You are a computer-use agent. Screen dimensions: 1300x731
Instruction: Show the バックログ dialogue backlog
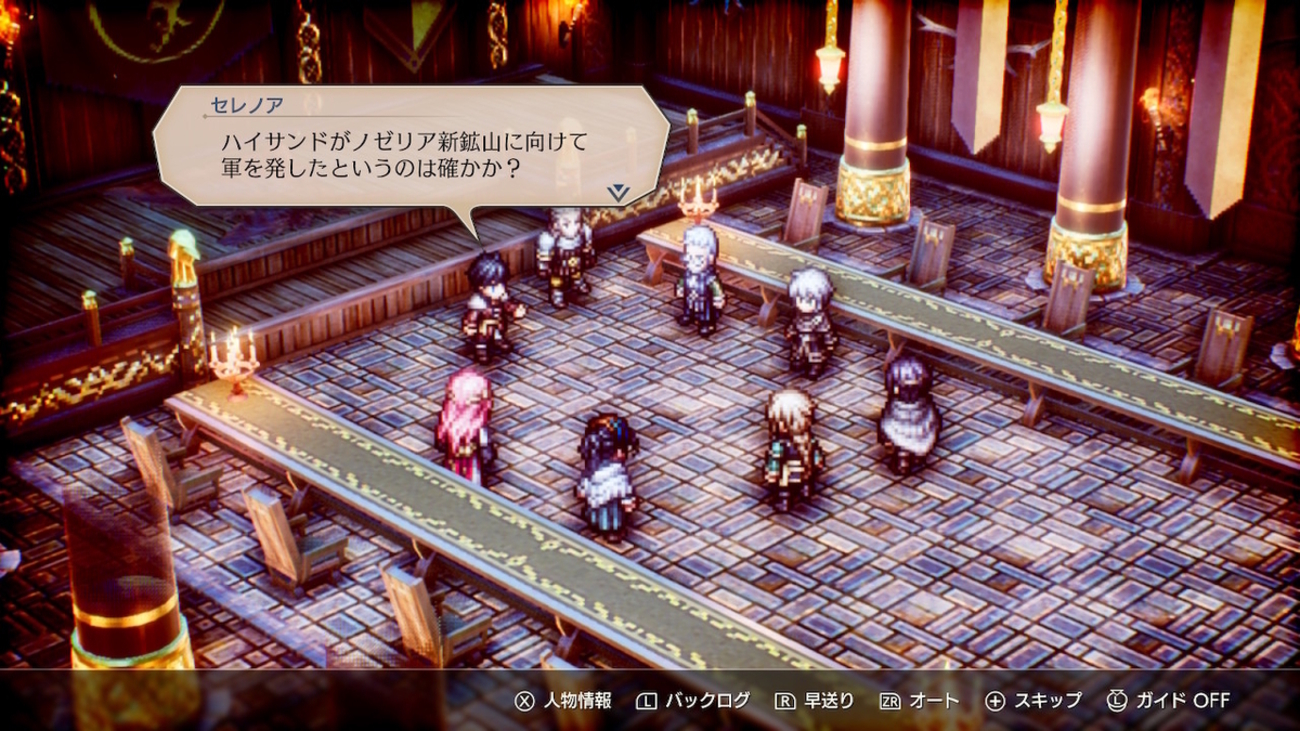point(692,701)
